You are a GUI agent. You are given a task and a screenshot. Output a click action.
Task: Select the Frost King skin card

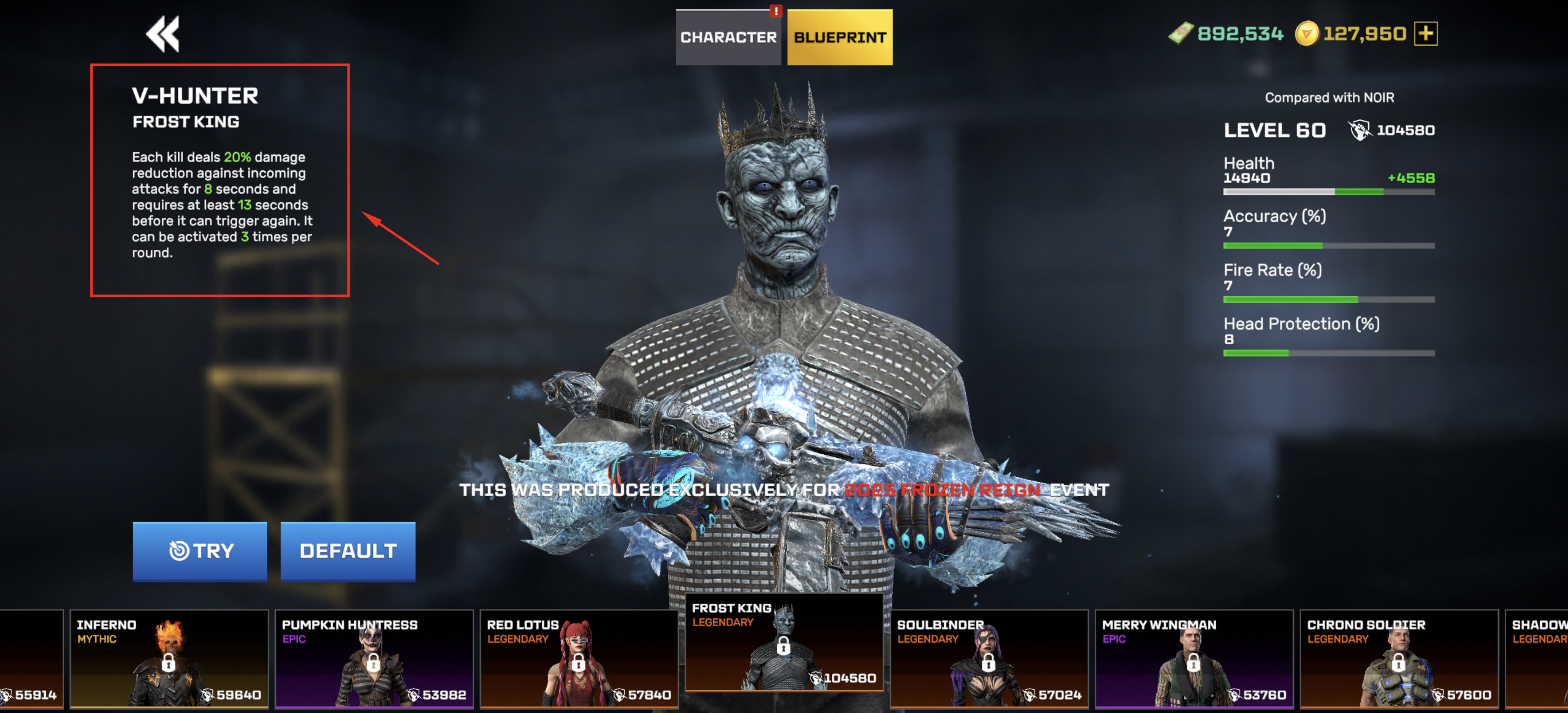(784, 644)
